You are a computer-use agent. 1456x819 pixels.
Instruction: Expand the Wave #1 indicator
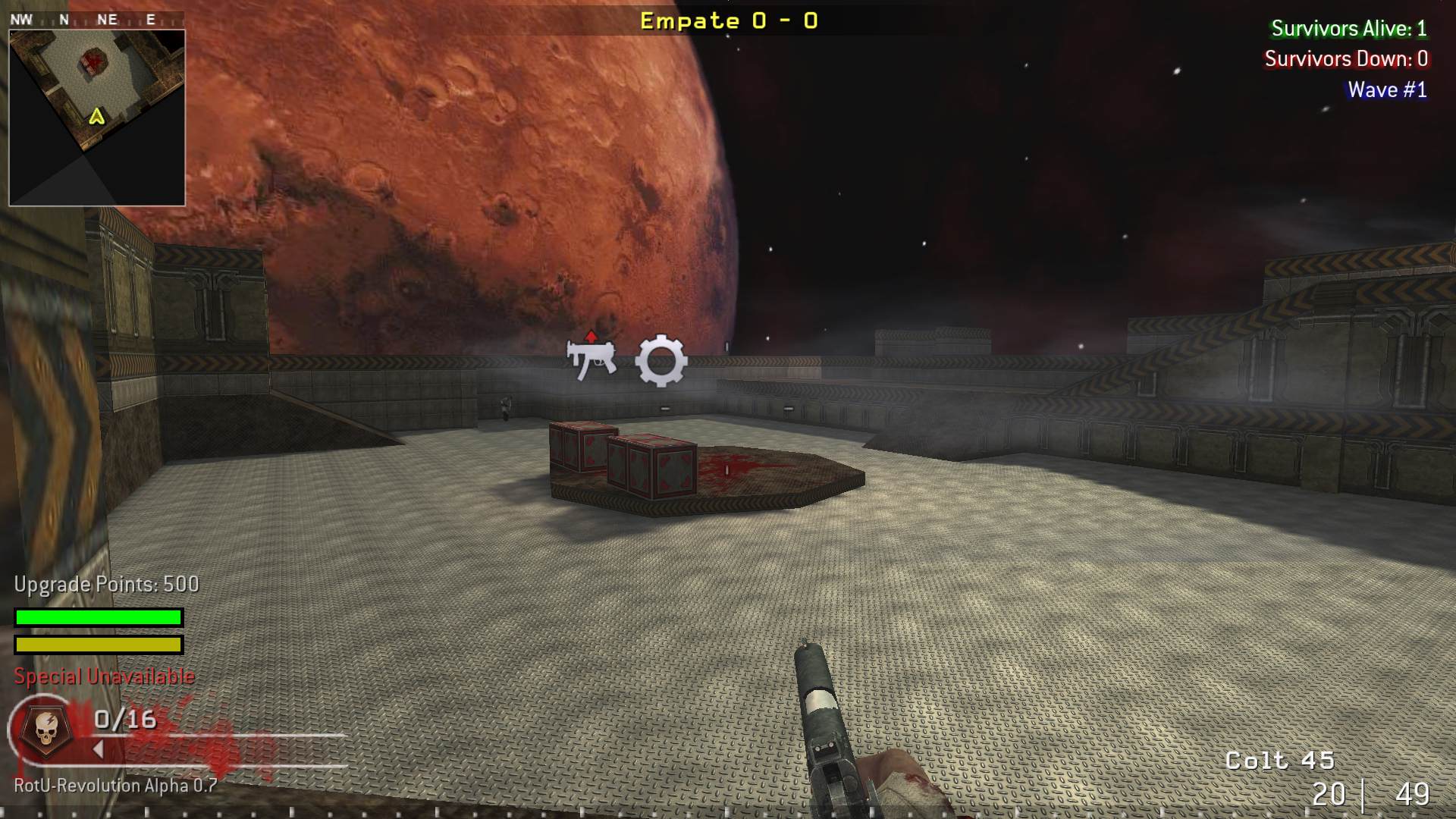[x=1386, y=89]
